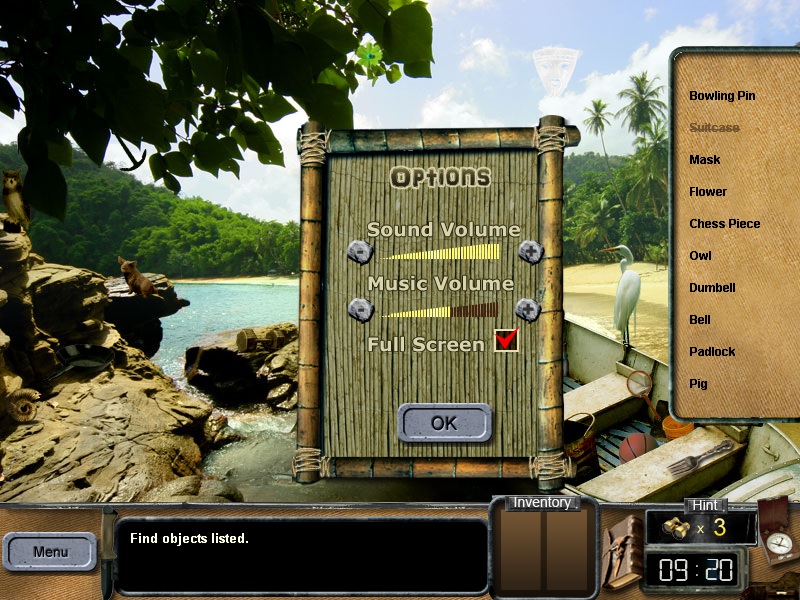This screenshot has width=800, height=600.
Task: Toggle the Full Screen checkbox
Action: 507,341
